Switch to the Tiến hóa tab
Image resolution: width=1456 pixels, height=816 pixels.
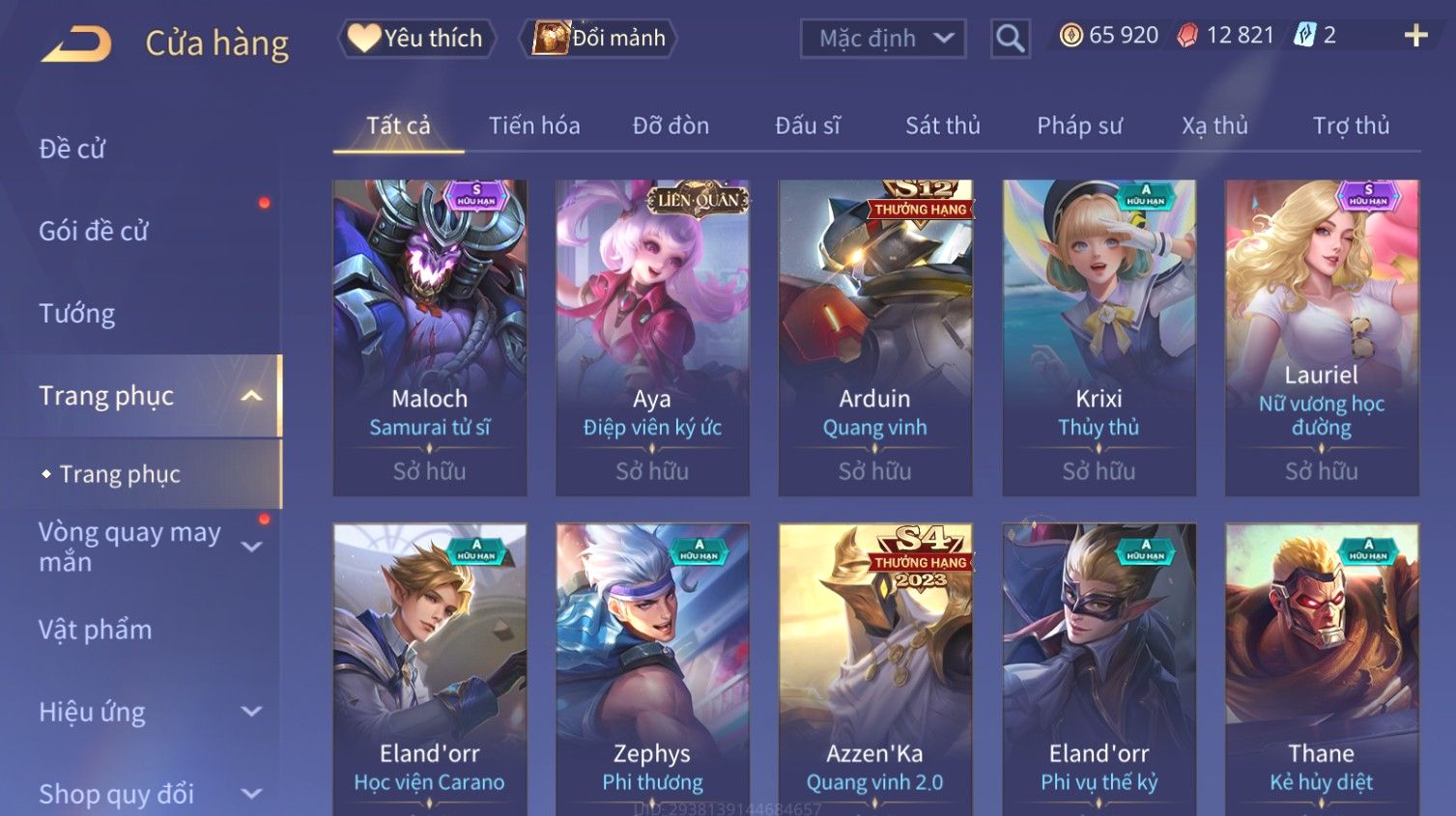click(x=534, y=126)
